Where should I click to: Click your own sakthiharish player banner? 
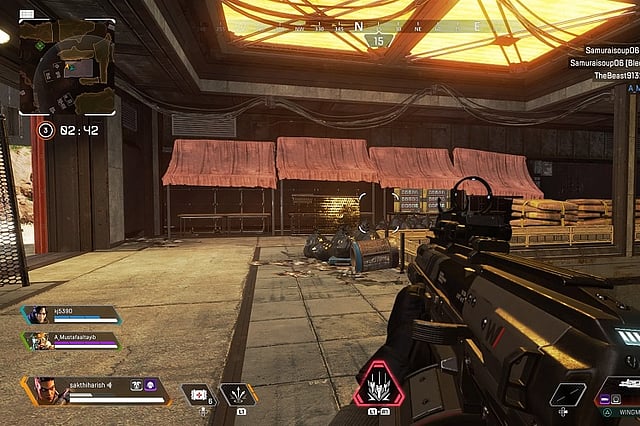(95, 389)
